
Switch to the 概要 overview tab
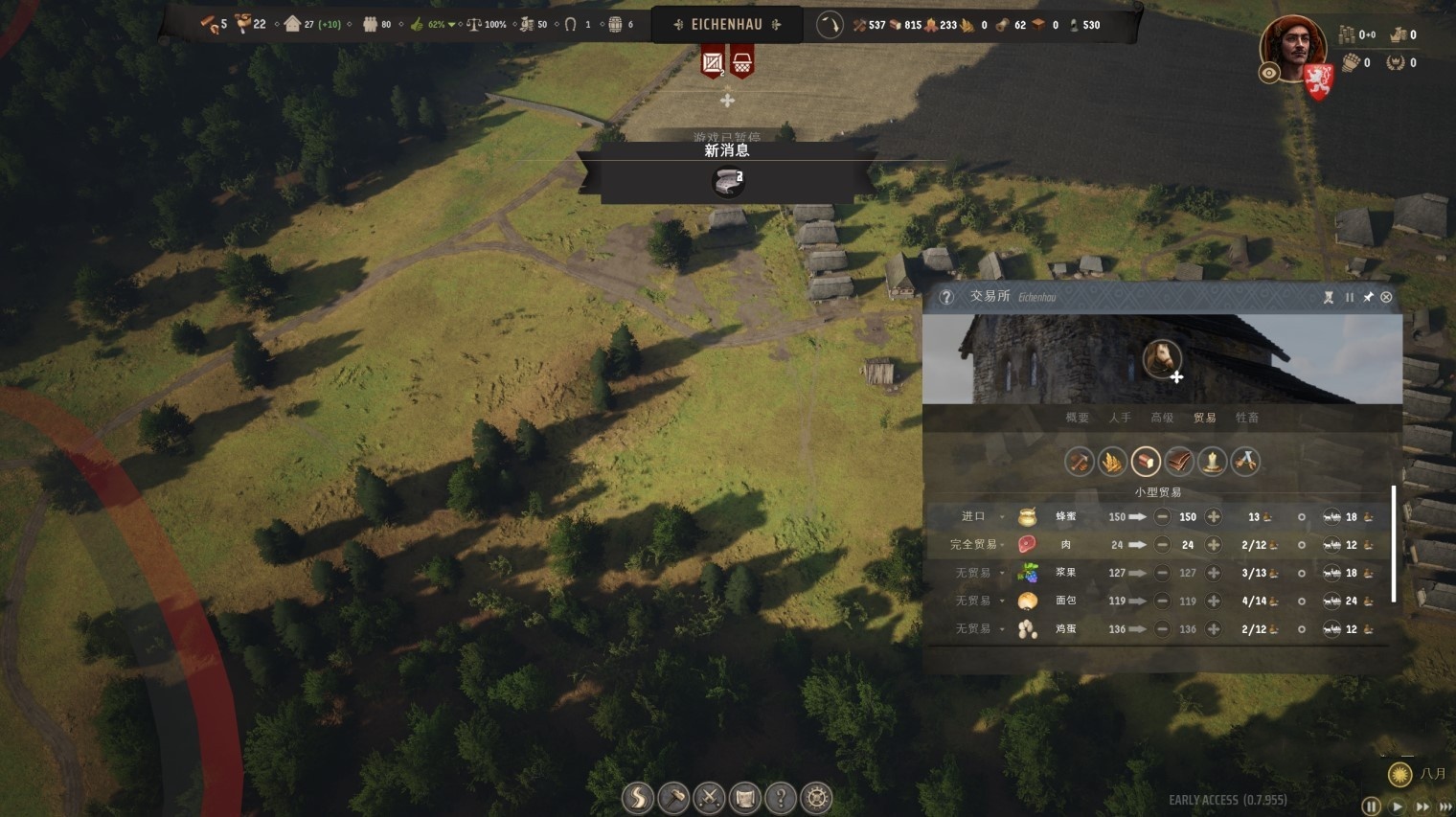(1078, 418)
